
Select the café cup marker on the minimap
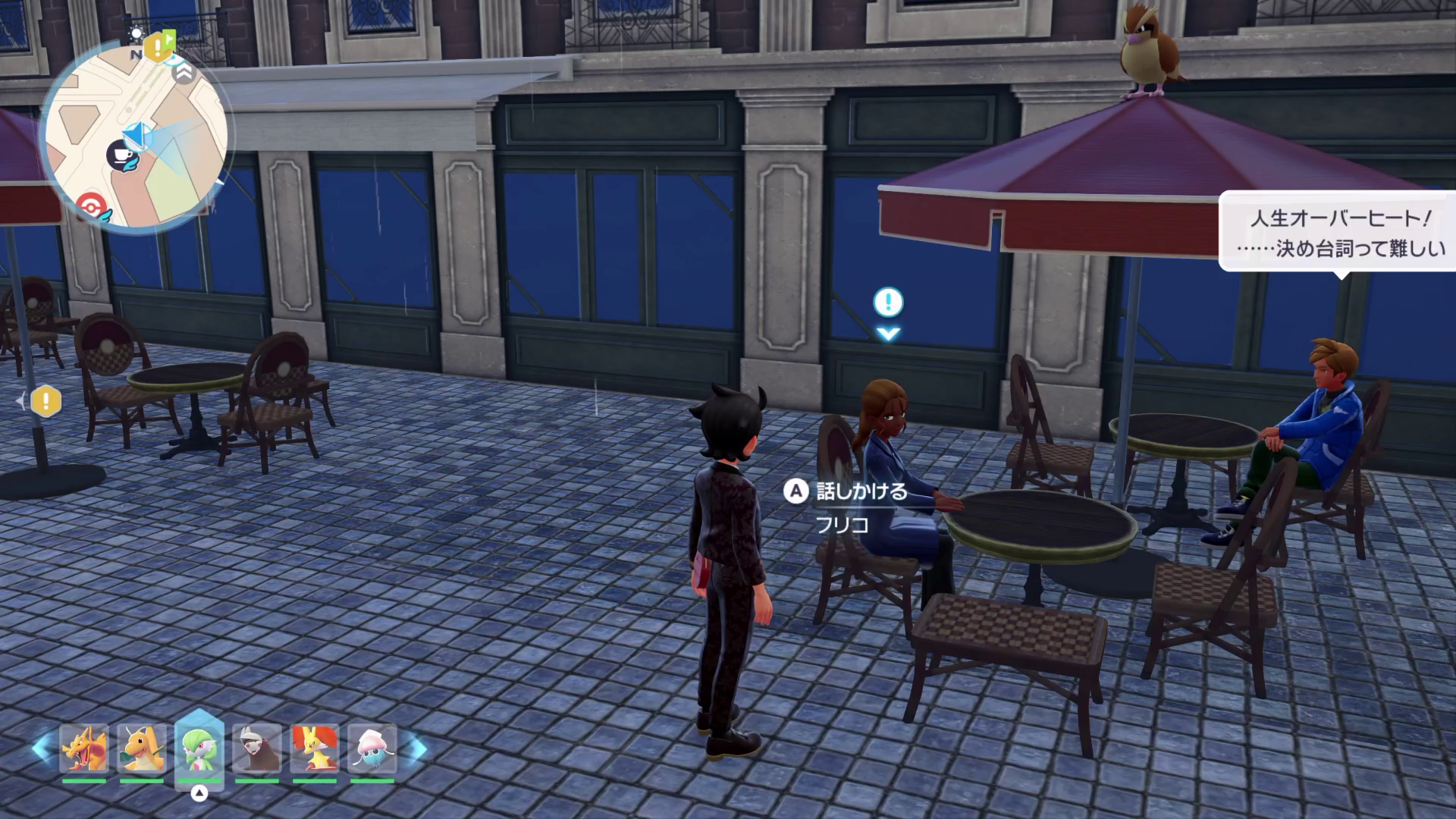click(121, 156)
